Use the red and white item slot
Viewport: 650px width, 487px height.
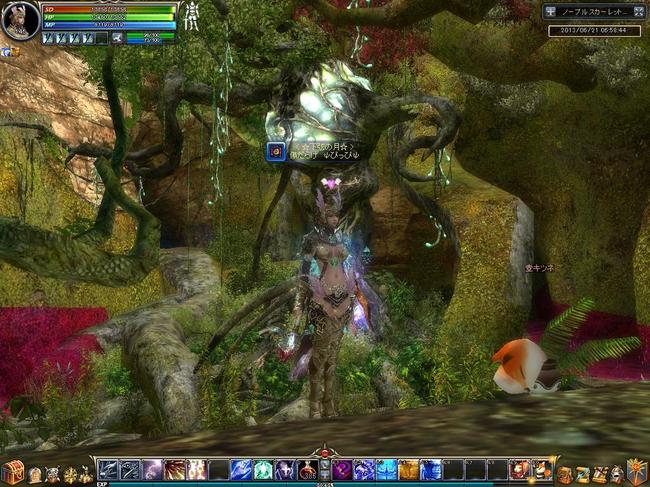[541, 470]
